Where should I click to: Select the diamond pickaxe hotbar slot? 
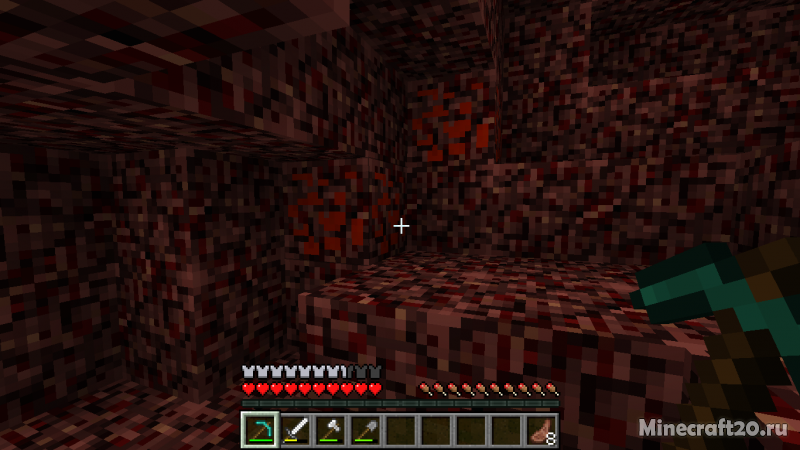click(x=260, y=430)
